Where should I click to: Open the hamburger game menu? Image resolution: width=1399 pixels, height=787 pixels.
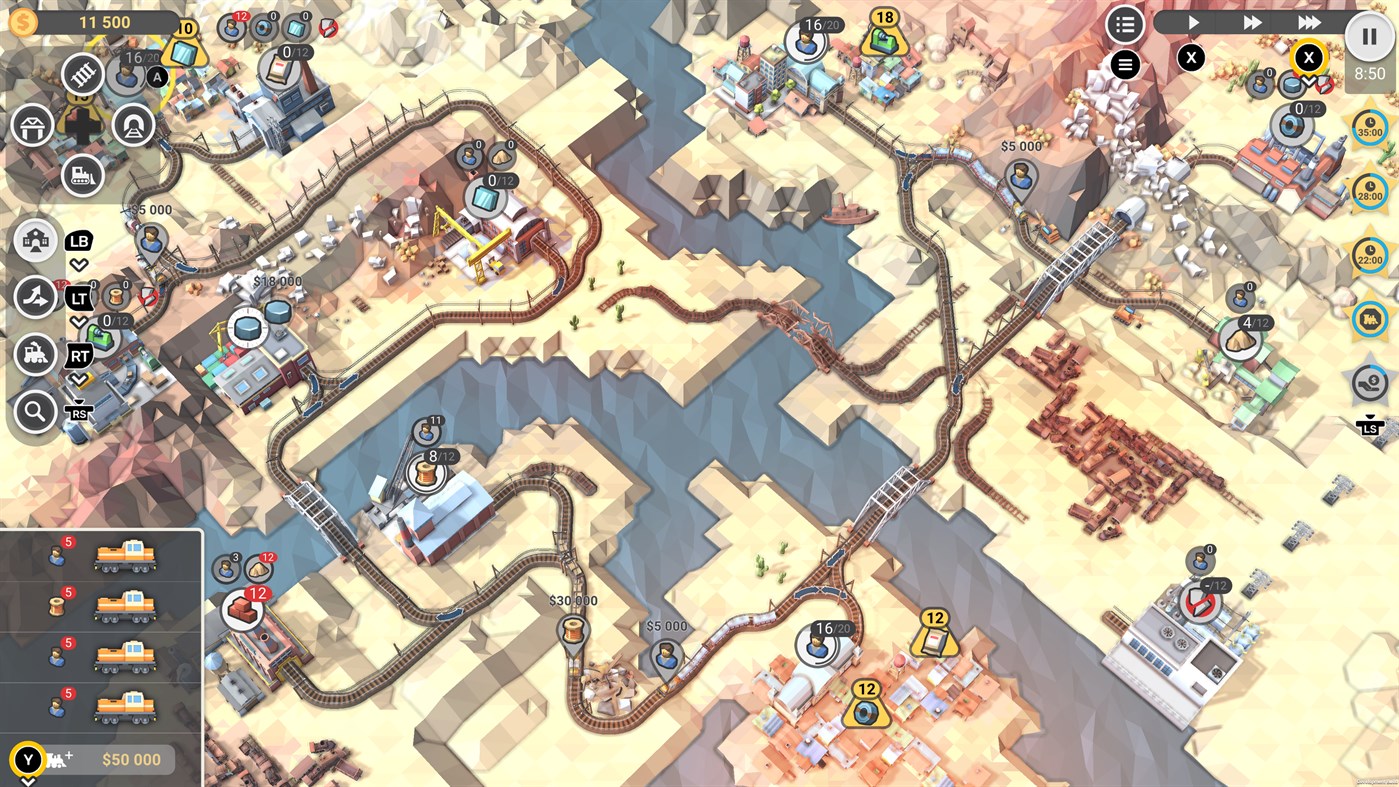[x=1124, y=65]
